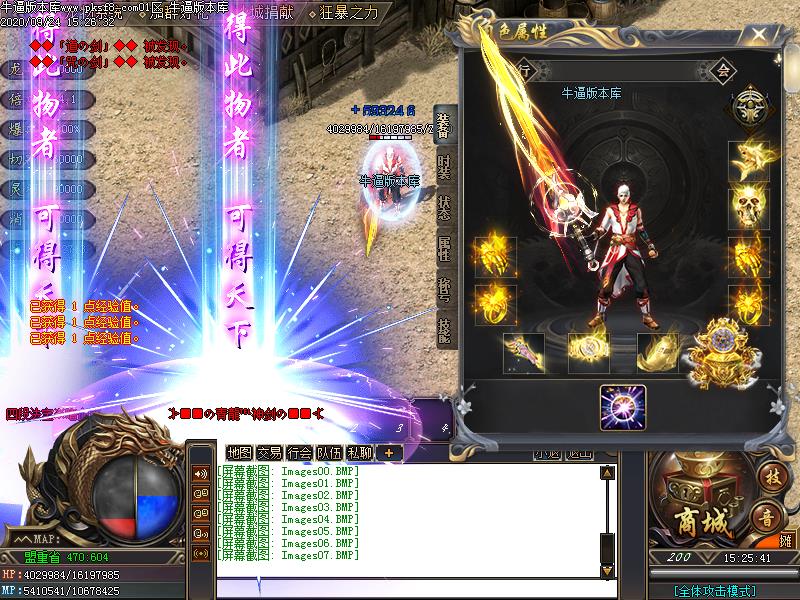Image resolution: width=800 pixels, height=600 pixels.
Task: Click the 摊 stall button
Action: click(785, 541)
